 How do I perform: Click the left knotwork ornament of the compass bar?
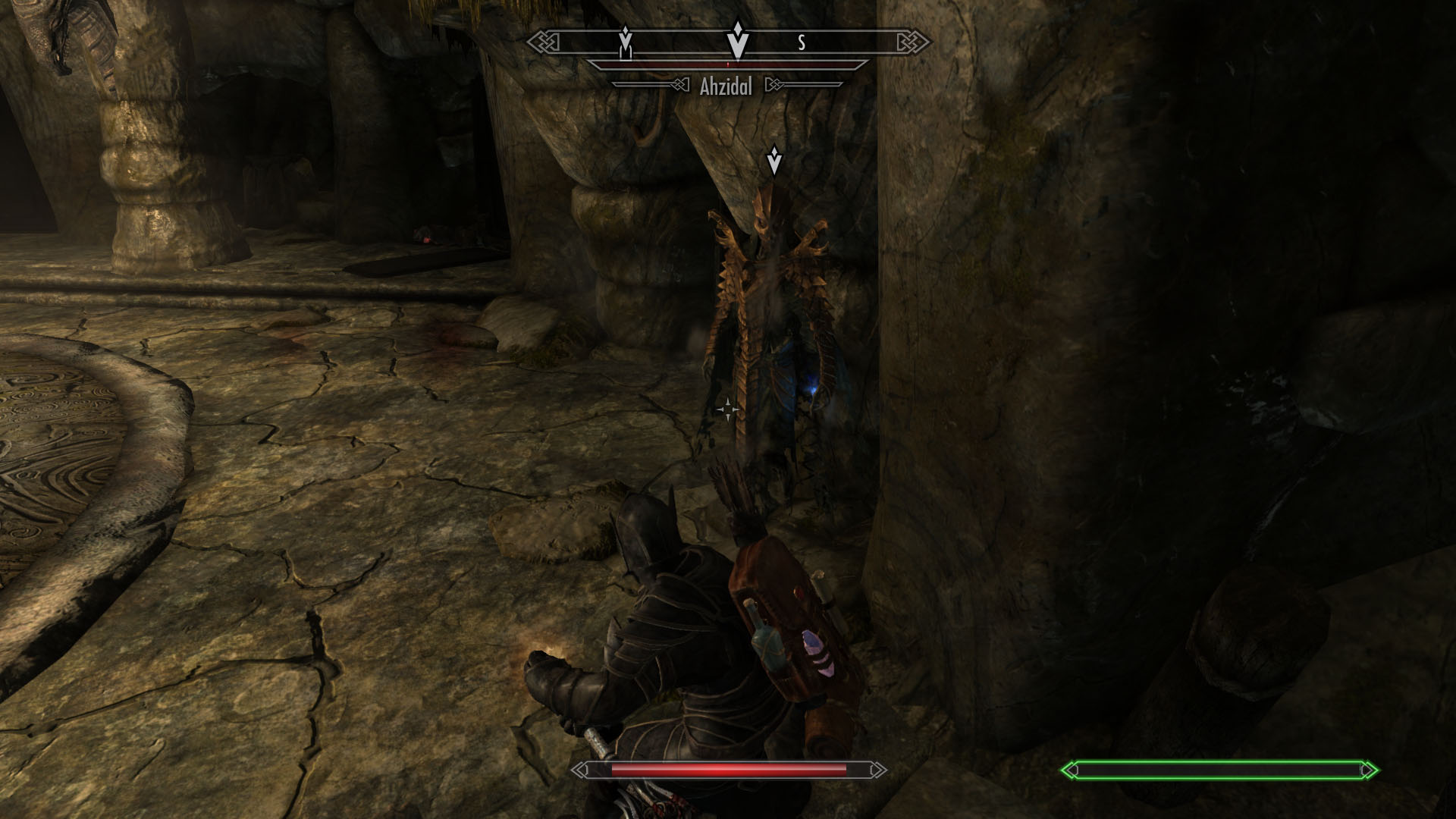544,42
